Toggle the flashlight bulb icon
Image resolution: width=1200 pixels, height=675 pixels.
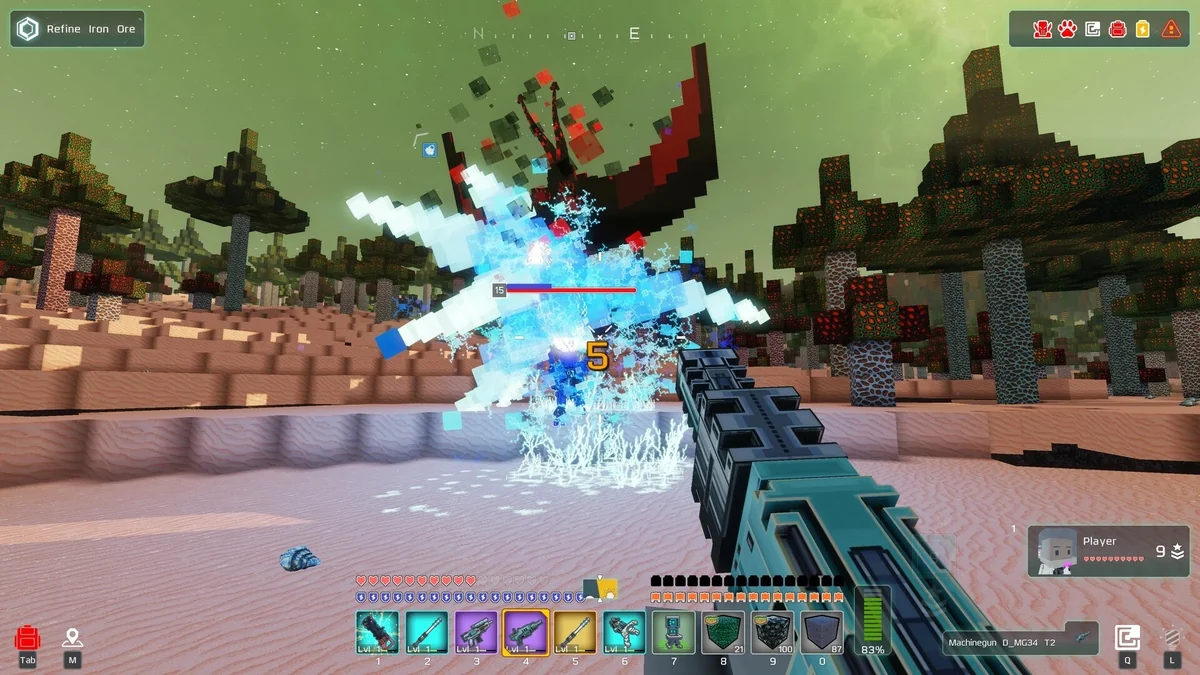(x=1171, y=638)
